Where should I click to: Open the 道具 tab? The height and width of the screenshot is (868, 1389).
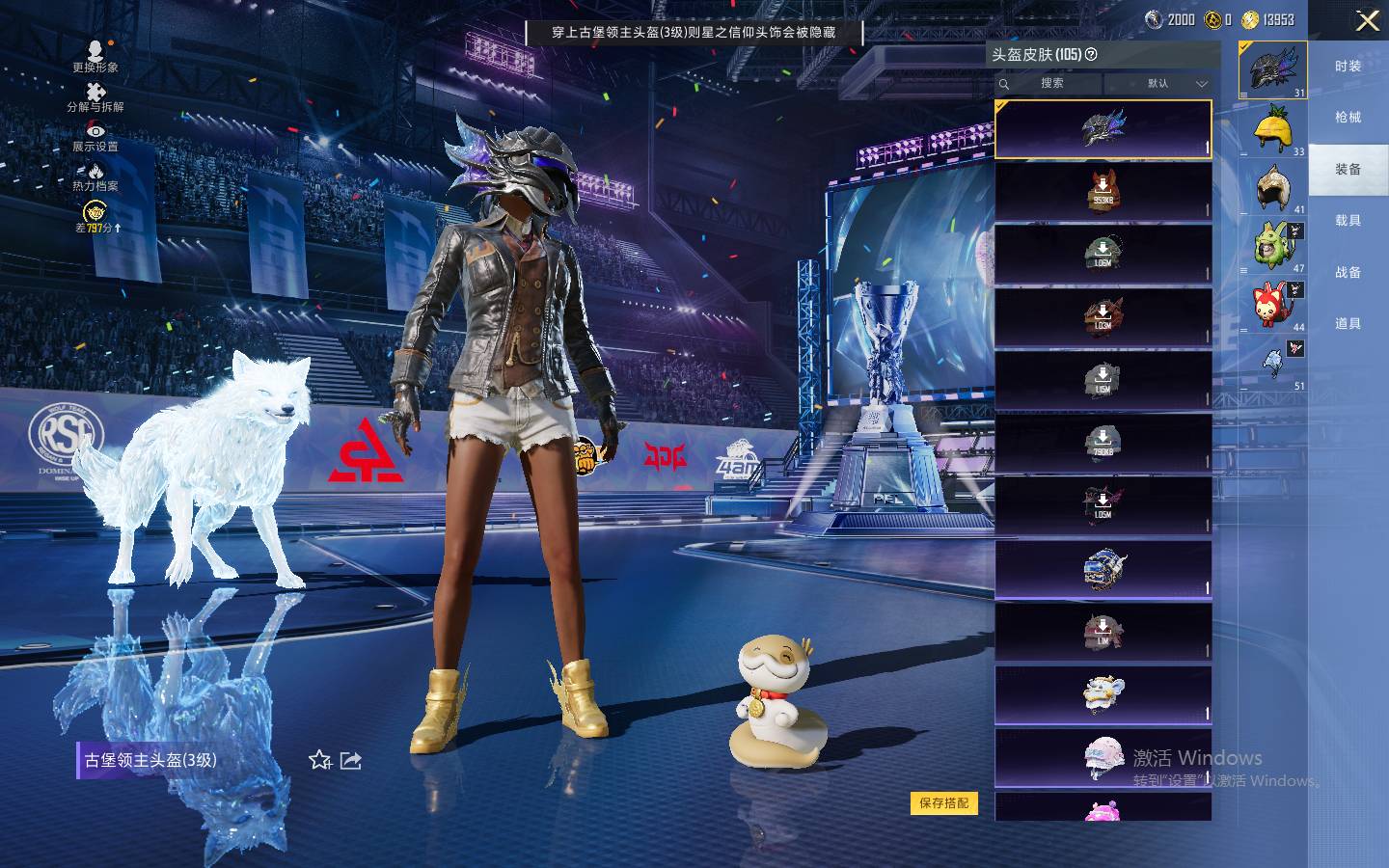click(x=1348, y=324)
